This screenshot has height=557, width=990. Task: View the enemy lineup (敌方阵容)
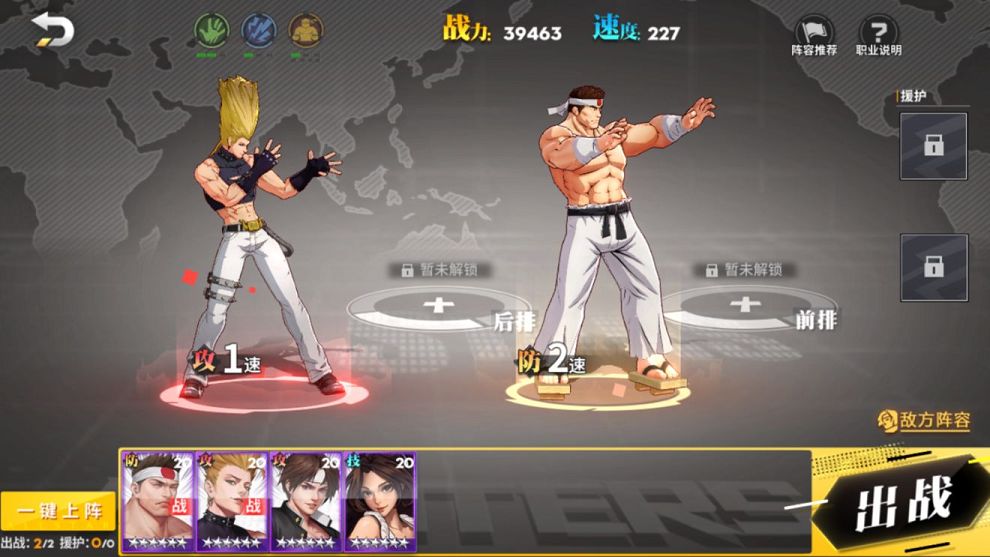coord(924,420)
